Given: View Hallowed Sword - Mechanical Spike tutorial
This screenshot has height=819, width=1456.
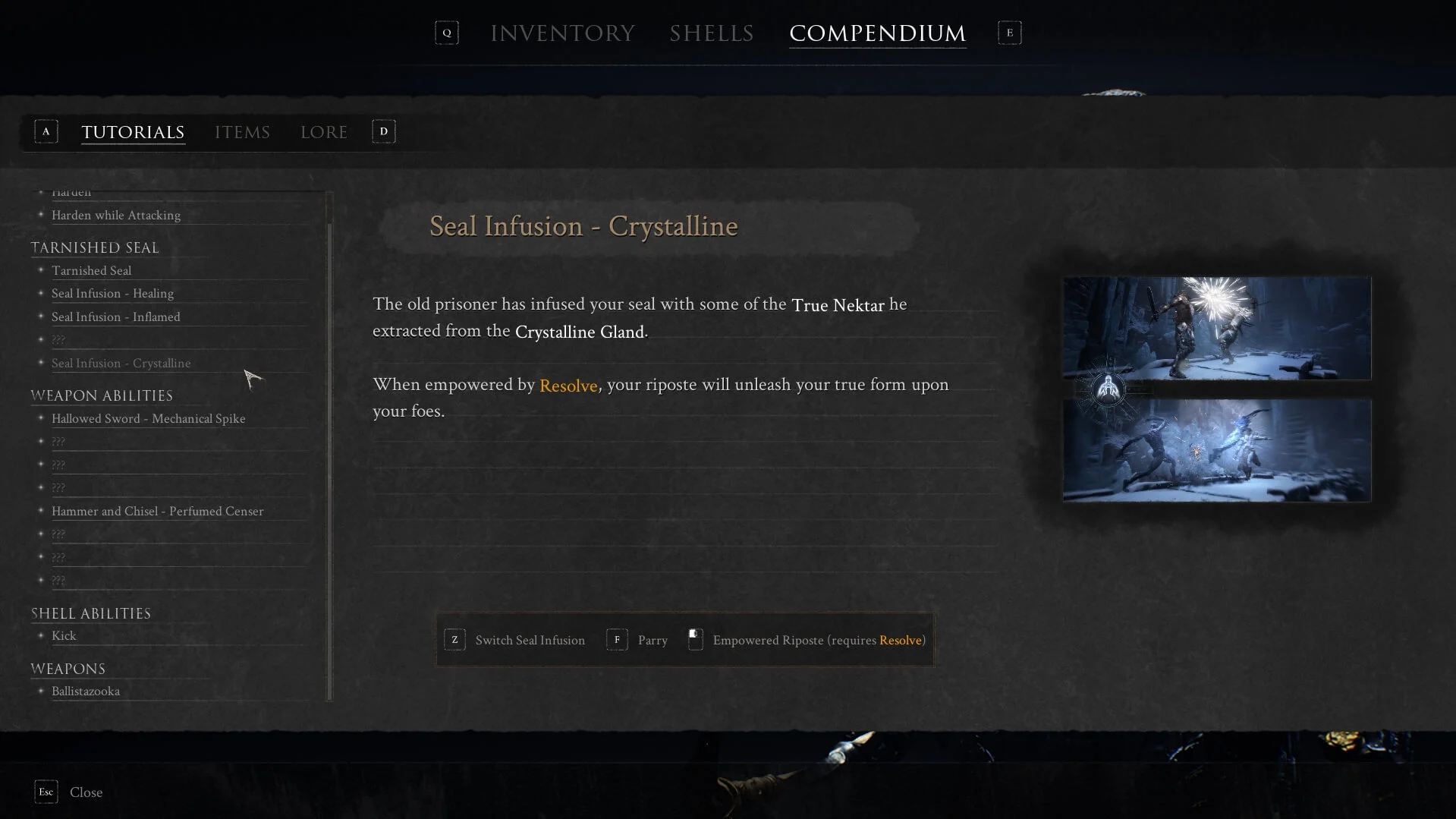Looking at the screenshot, I should (148, 419).
